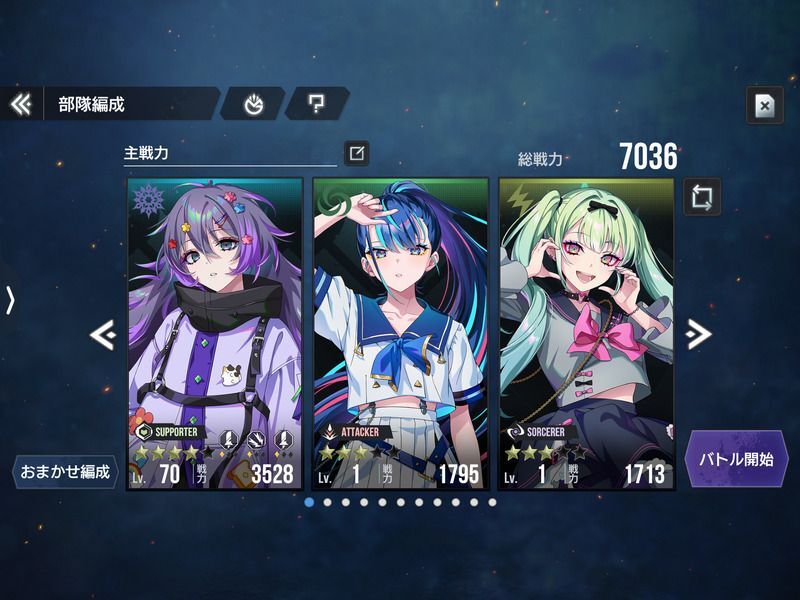Show the previous team with the left arrow

pyautogui.click(x=102, y=334)
